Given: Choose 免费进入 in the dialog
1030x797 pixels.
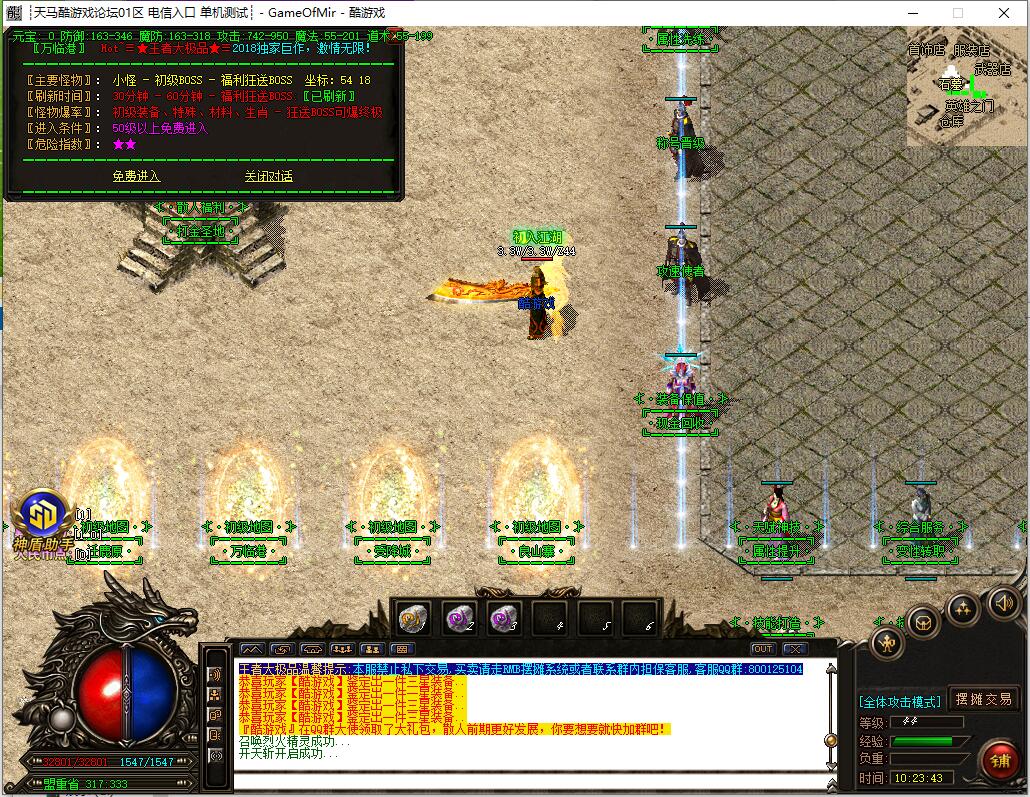Looking at the screenshot, I should pos(136,176).
